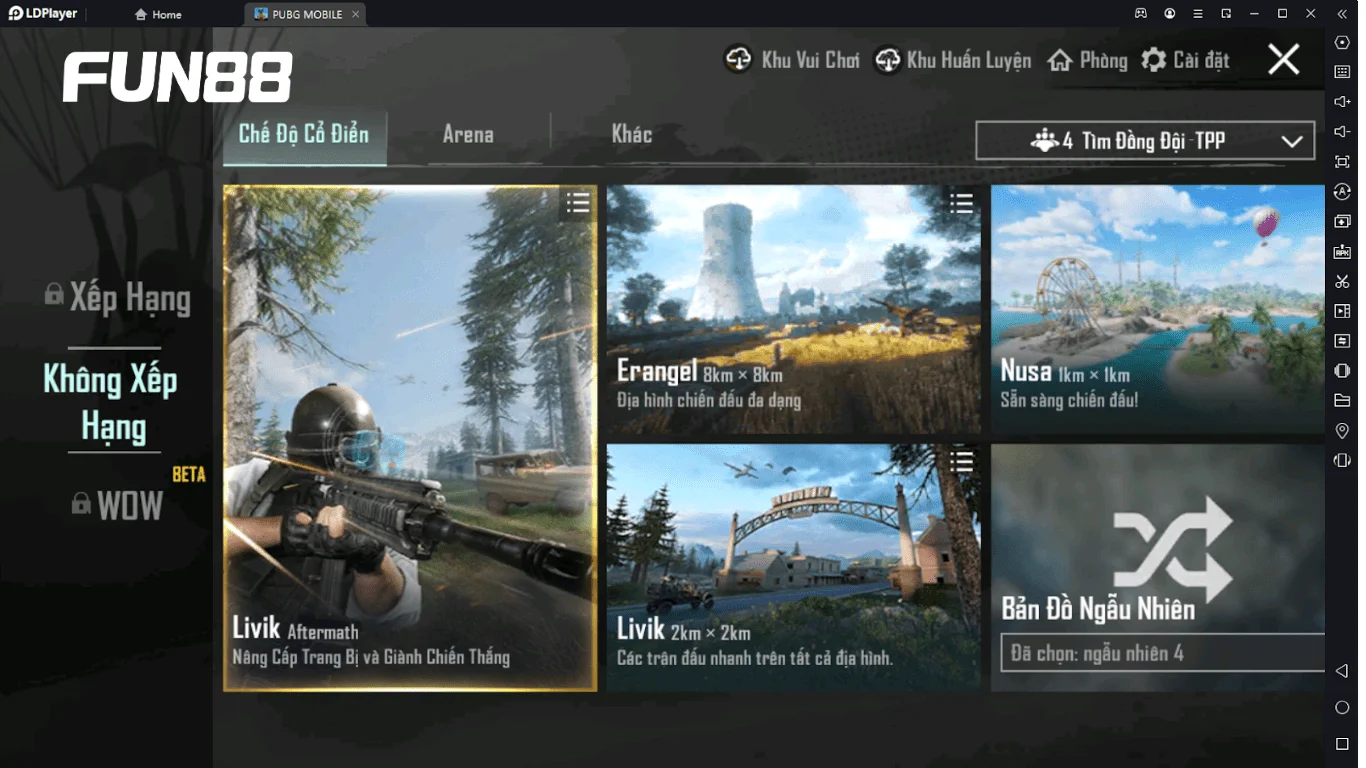Screen dimensions: 1366x768
Task: Open list icon on Erangel card
Action: [x=961, y=204]
